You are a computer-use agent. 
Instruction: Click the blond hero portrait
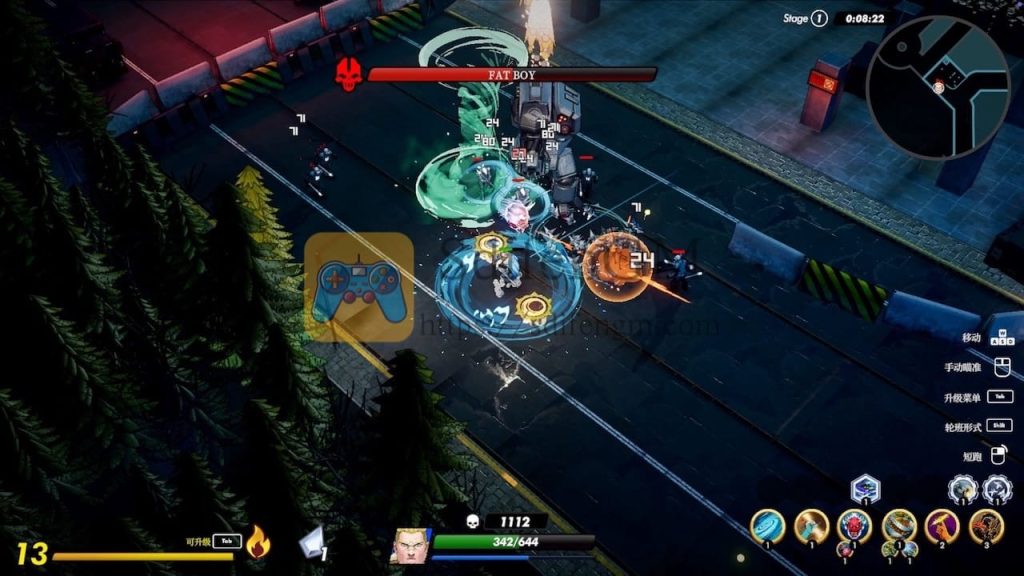coord(408,546)
